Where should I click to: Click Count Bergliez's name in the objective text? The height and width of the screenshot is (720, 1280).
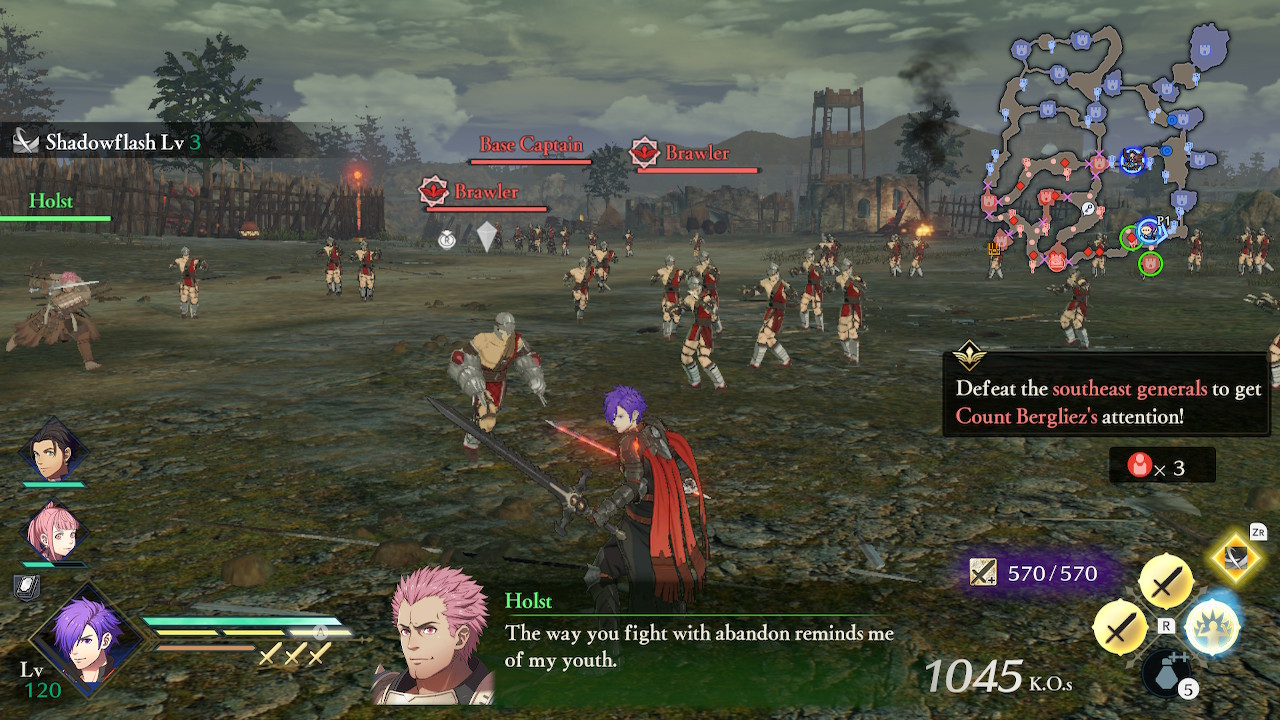1027,417
